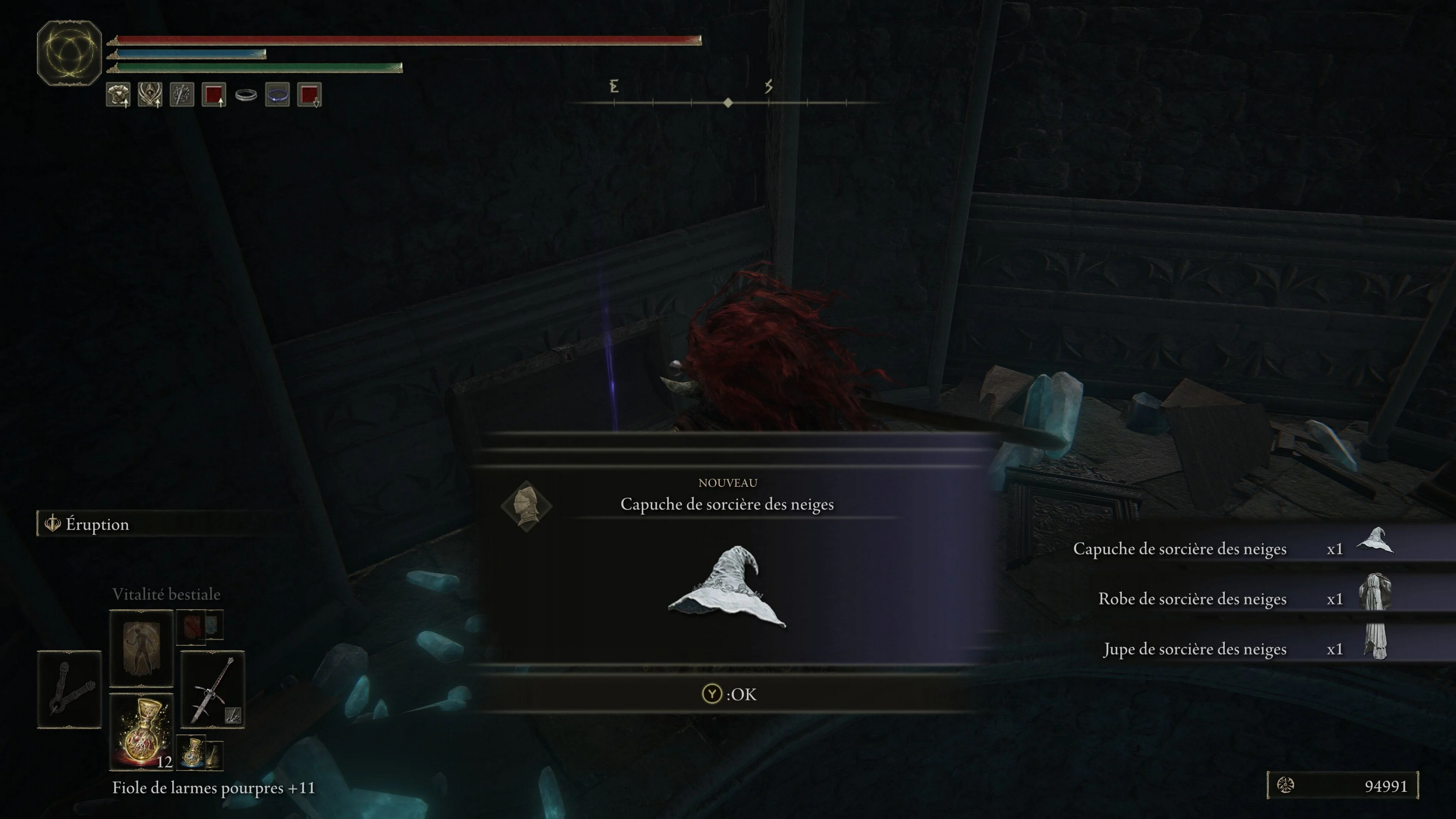Click the red square down-arrow debuff icon

click(309, 94)
